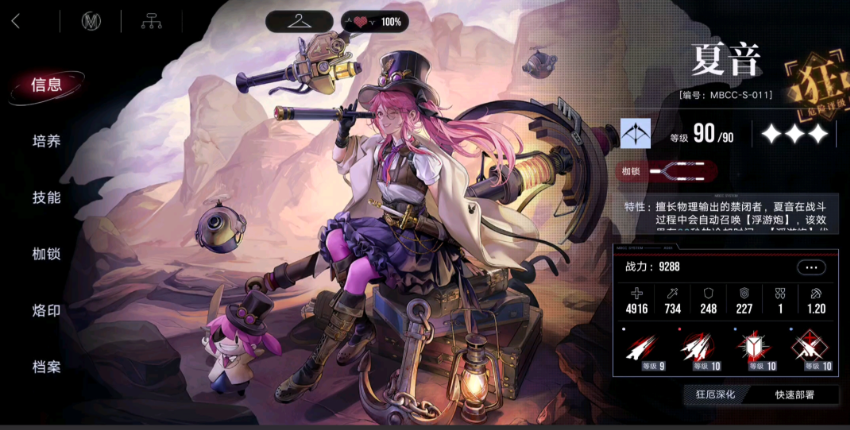Image resolution: width=850 pixels, height=430 pixels.
Task: Open the clothes hanger outfit button
Action: [x=299, y=21]
